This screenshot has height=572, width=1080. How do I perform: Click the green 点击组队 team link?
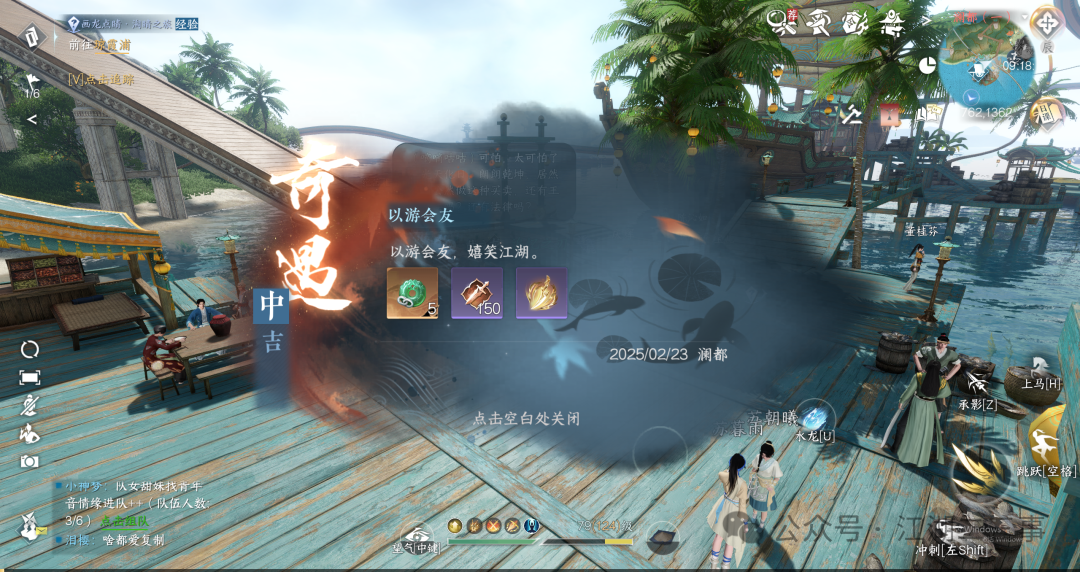(124, 521)
